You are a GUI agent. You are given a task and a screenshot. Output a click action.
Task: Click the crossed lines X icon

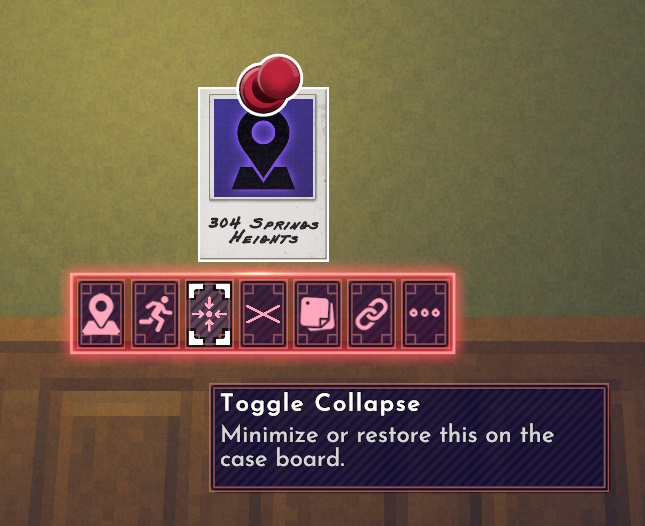point(264,314)
